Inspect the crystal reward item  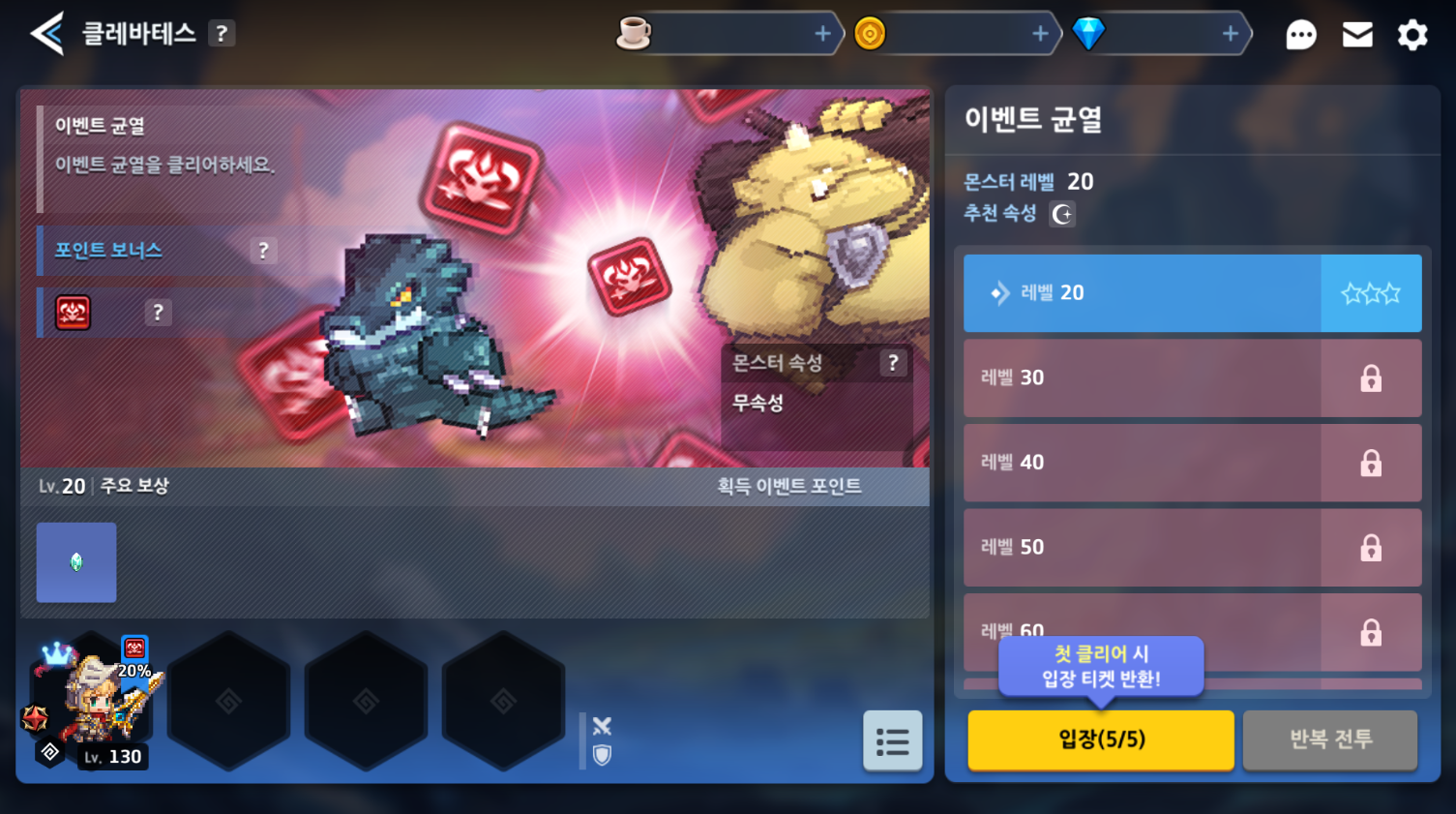click(76, 562)
